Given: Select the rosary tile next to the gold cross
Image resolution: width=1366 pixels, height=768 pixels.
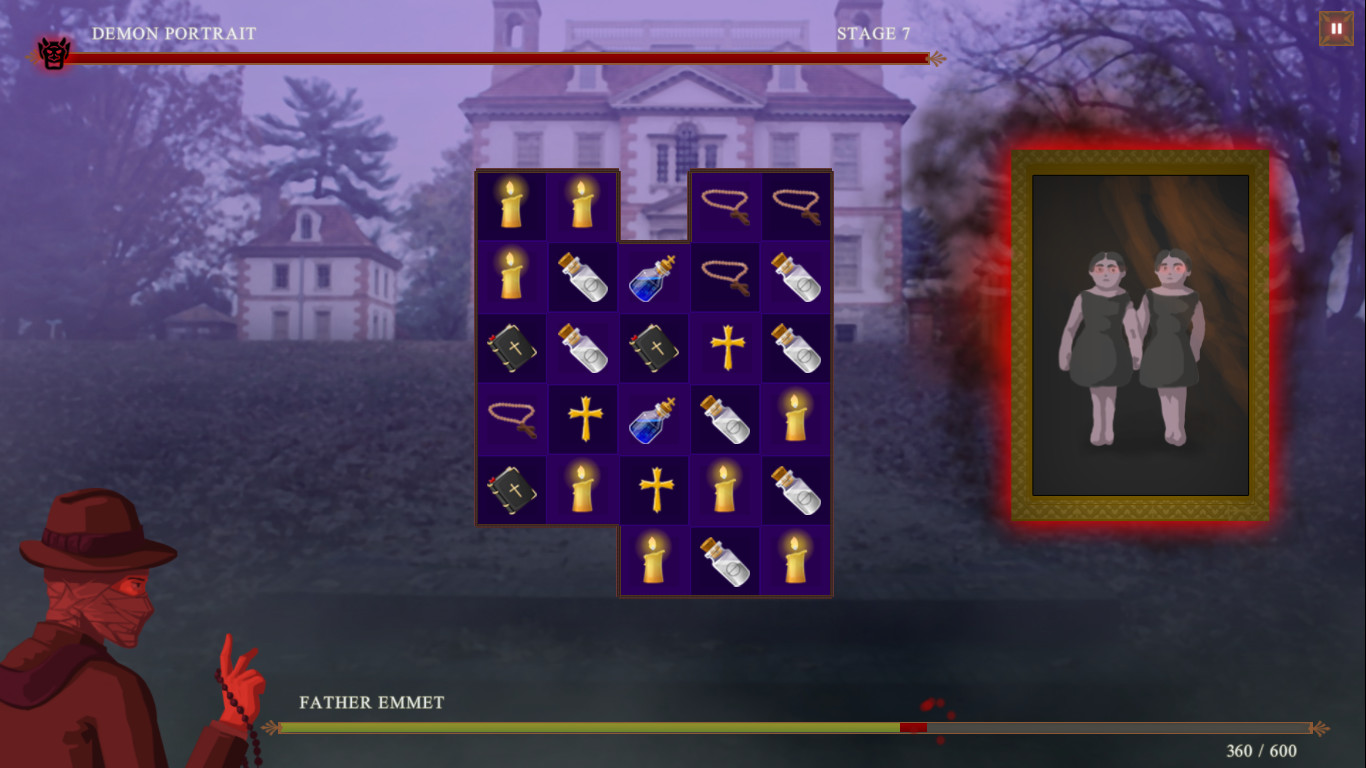Looking at the screenshot, I should 511,418.
